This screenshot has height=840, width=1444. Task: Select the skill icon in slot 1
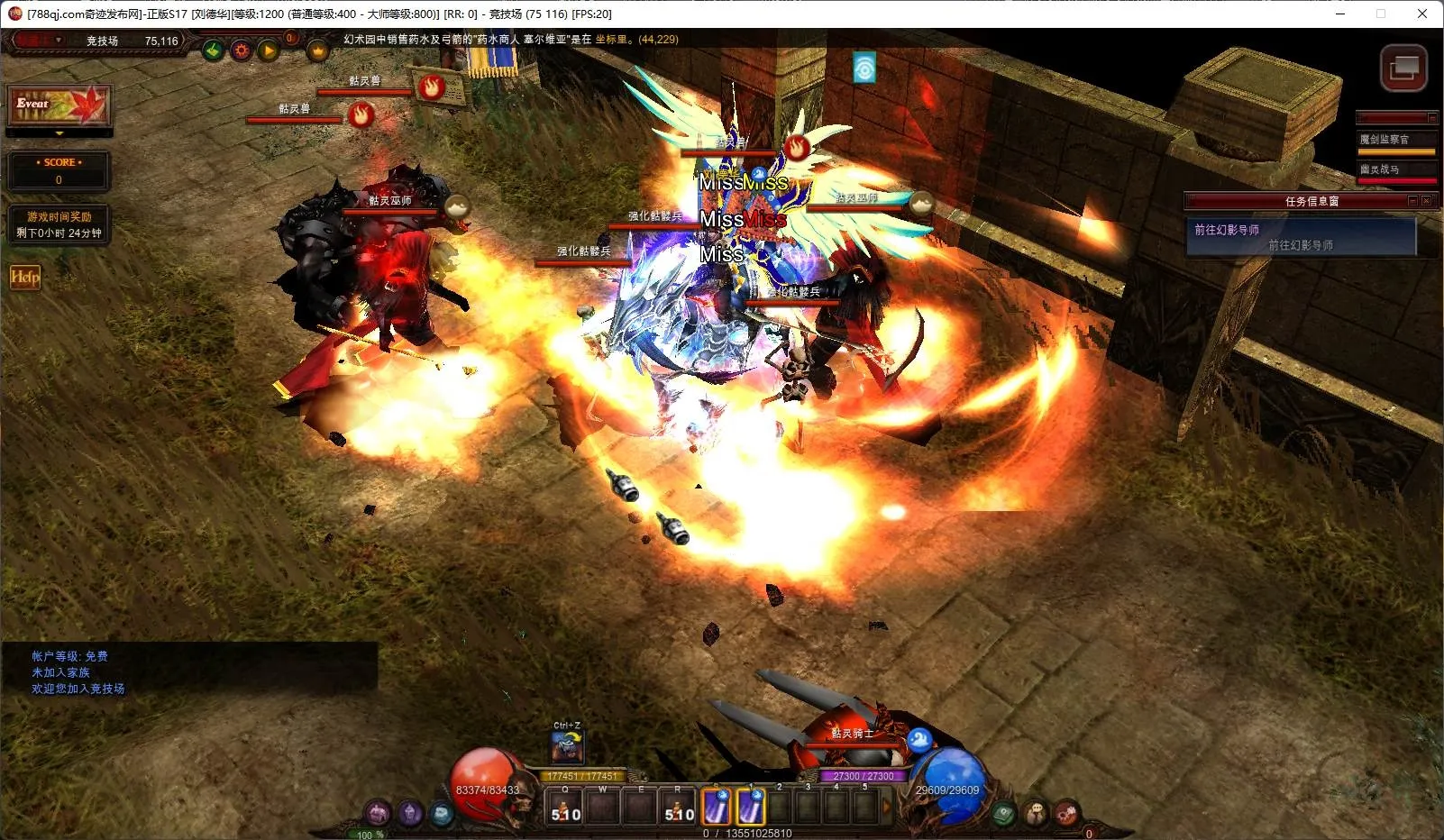(x=750, y=807)
